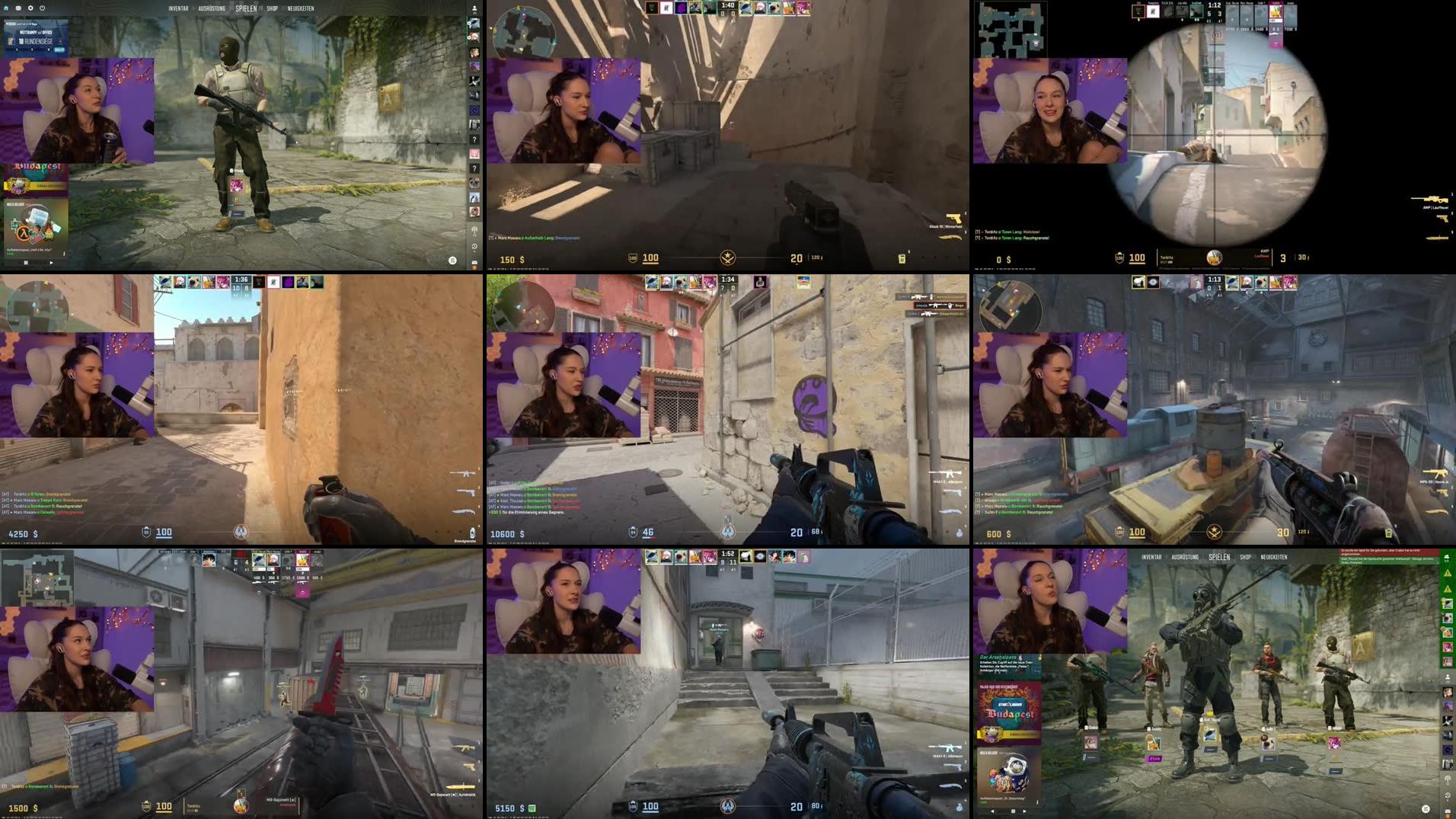Click the next-page arrow under the agent roster
The width and height of the screenshot is (1456, 819).
1025,811
